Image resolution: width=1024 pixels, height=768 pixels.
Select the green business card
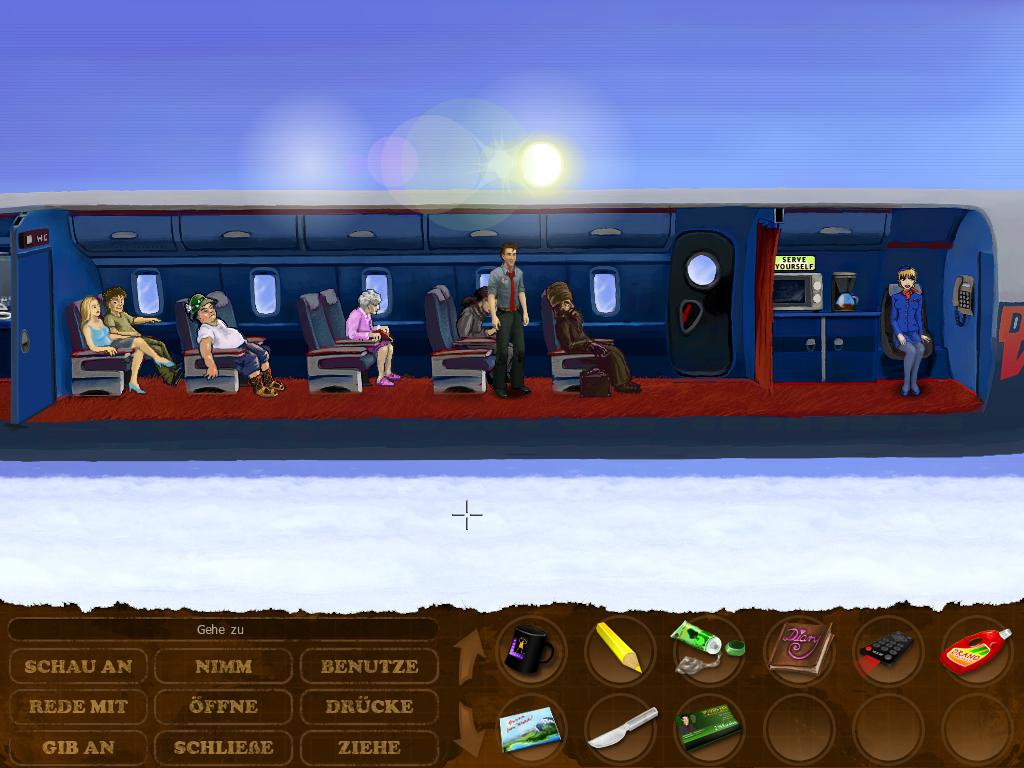(706, 728)
